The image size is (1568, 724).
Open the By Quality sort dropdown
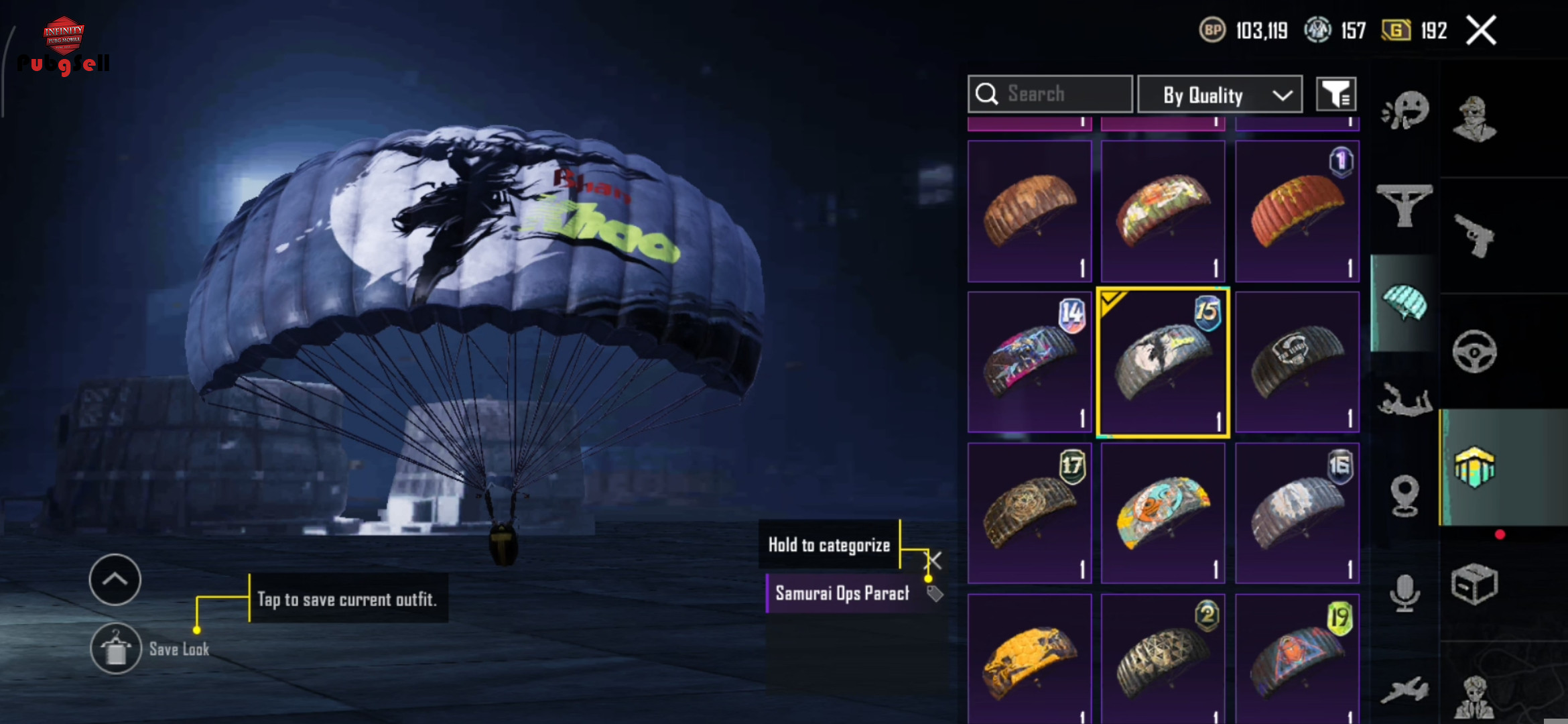click(x=1220, y=95)
